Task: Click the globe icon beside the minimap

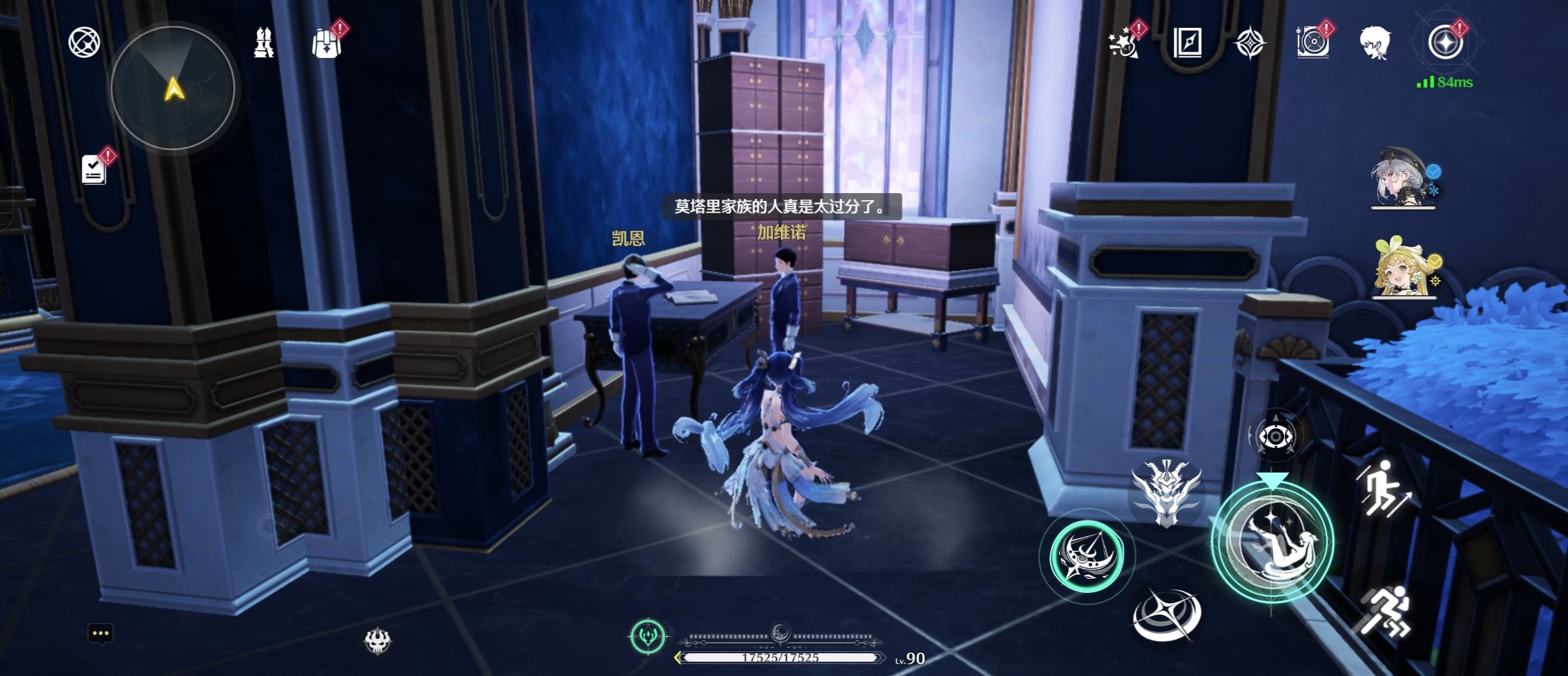Action: (84, 43)
